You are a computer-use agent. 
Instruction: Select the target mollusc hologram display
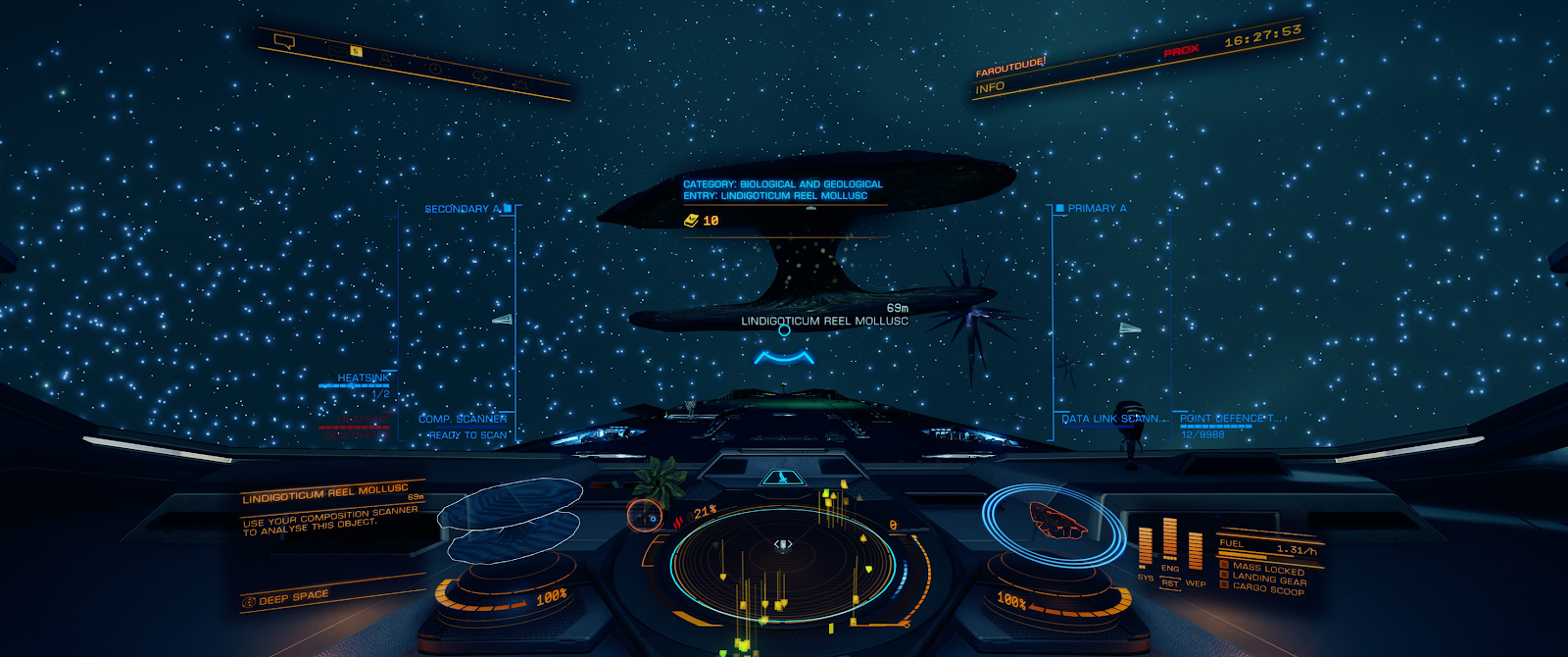tap(510, 518)
